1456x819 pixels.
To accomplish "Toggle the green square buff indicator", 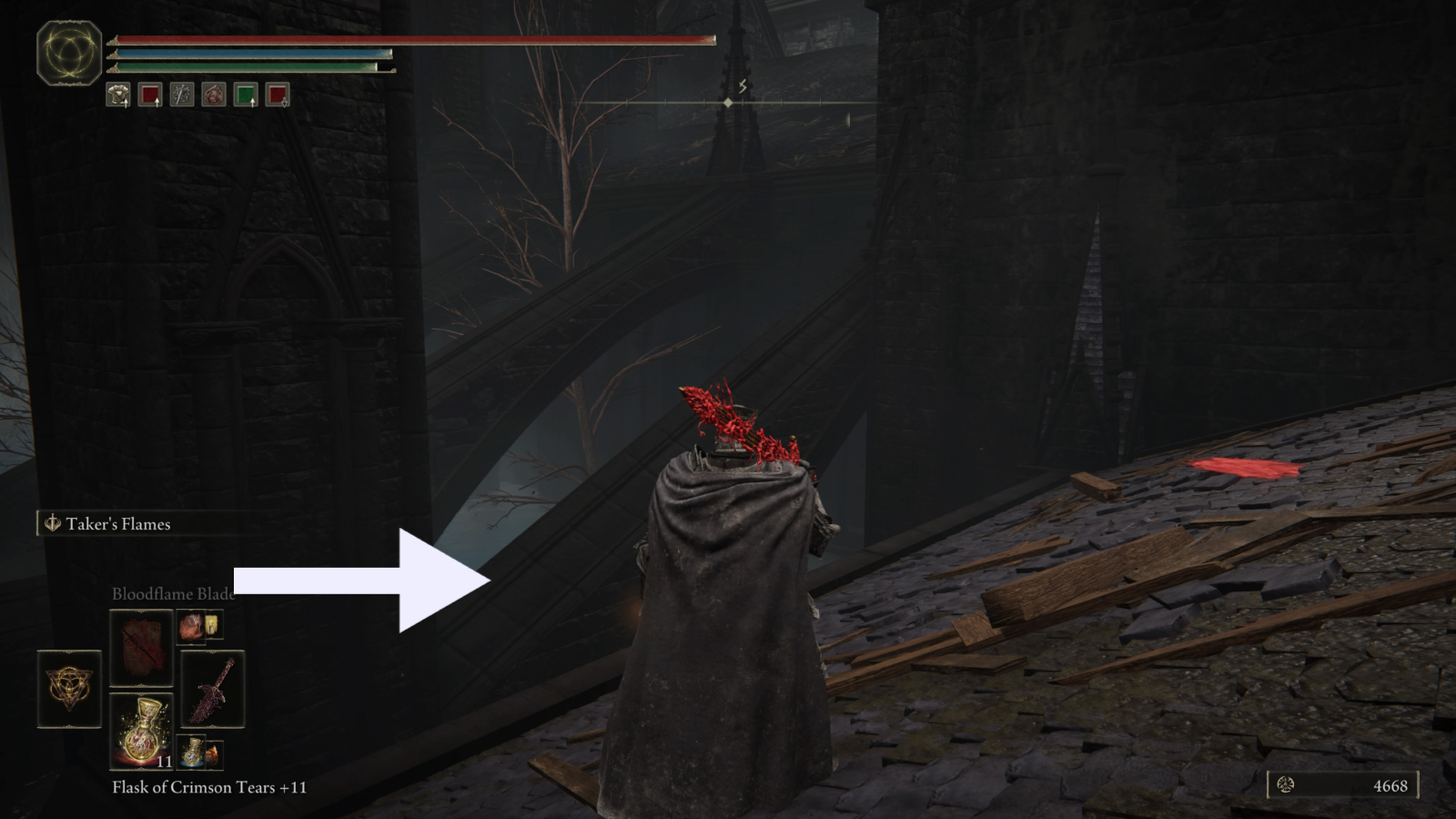I will (248, 95).
